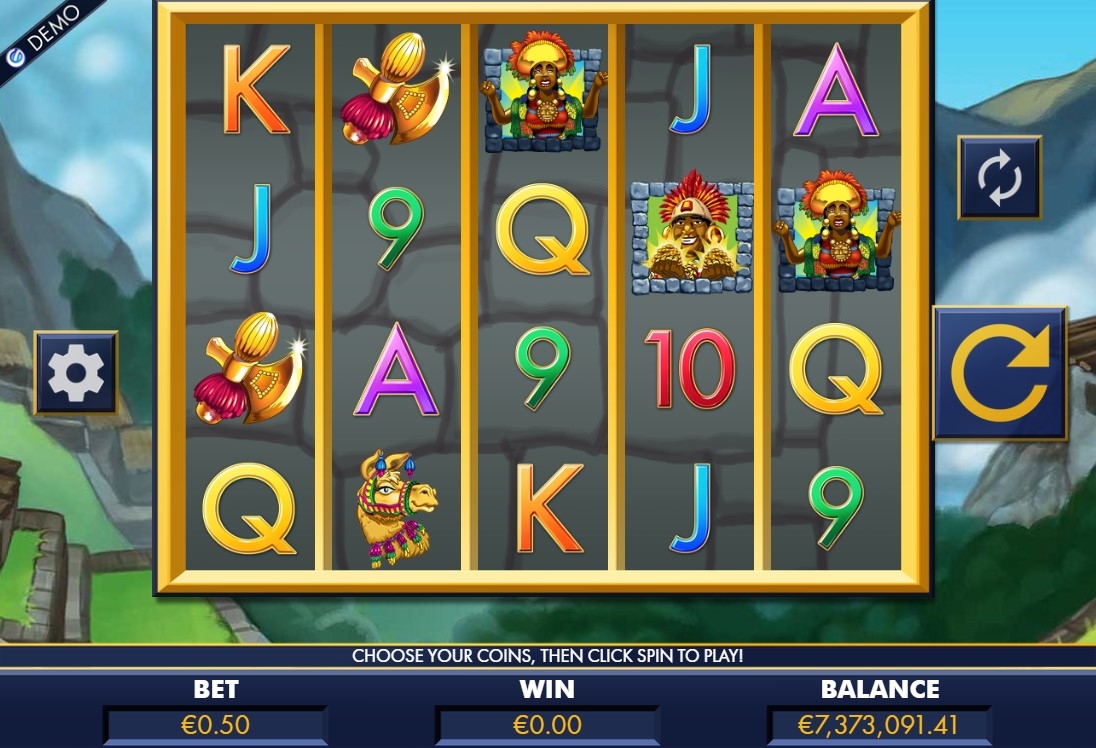Select the bet amount field
Screen dimensions: 1096x748
coord(215,724)
